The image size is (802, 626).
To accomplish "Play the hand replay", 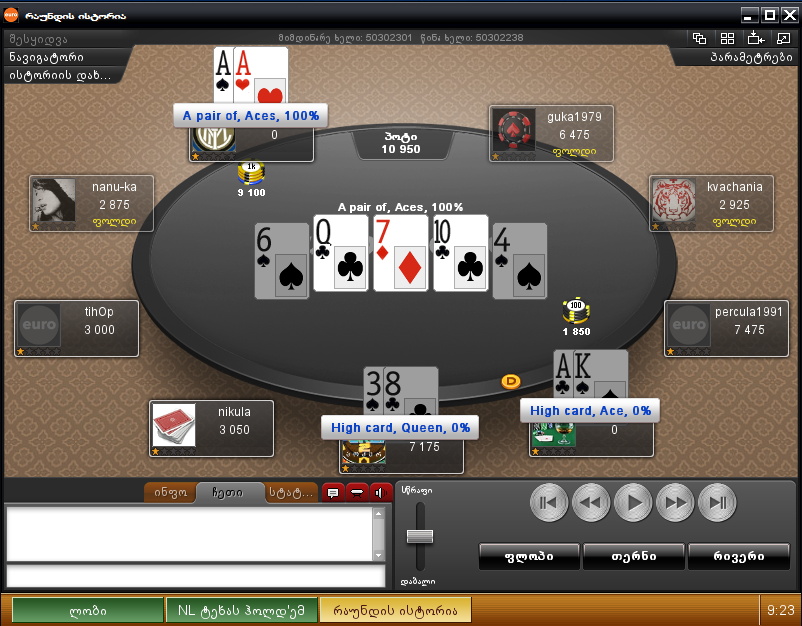I will point(632,501).
